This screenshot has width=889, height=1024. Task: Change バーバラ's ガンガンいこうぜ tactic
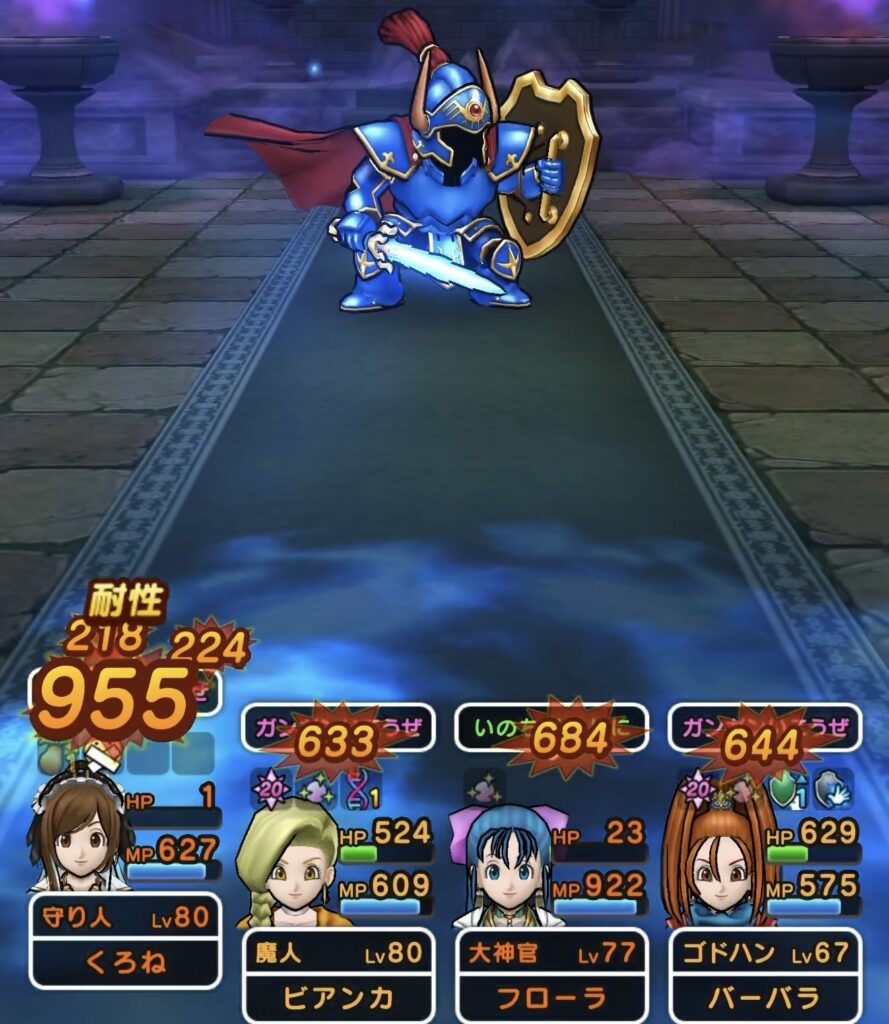pyautogui.click(x=765, y=728)
